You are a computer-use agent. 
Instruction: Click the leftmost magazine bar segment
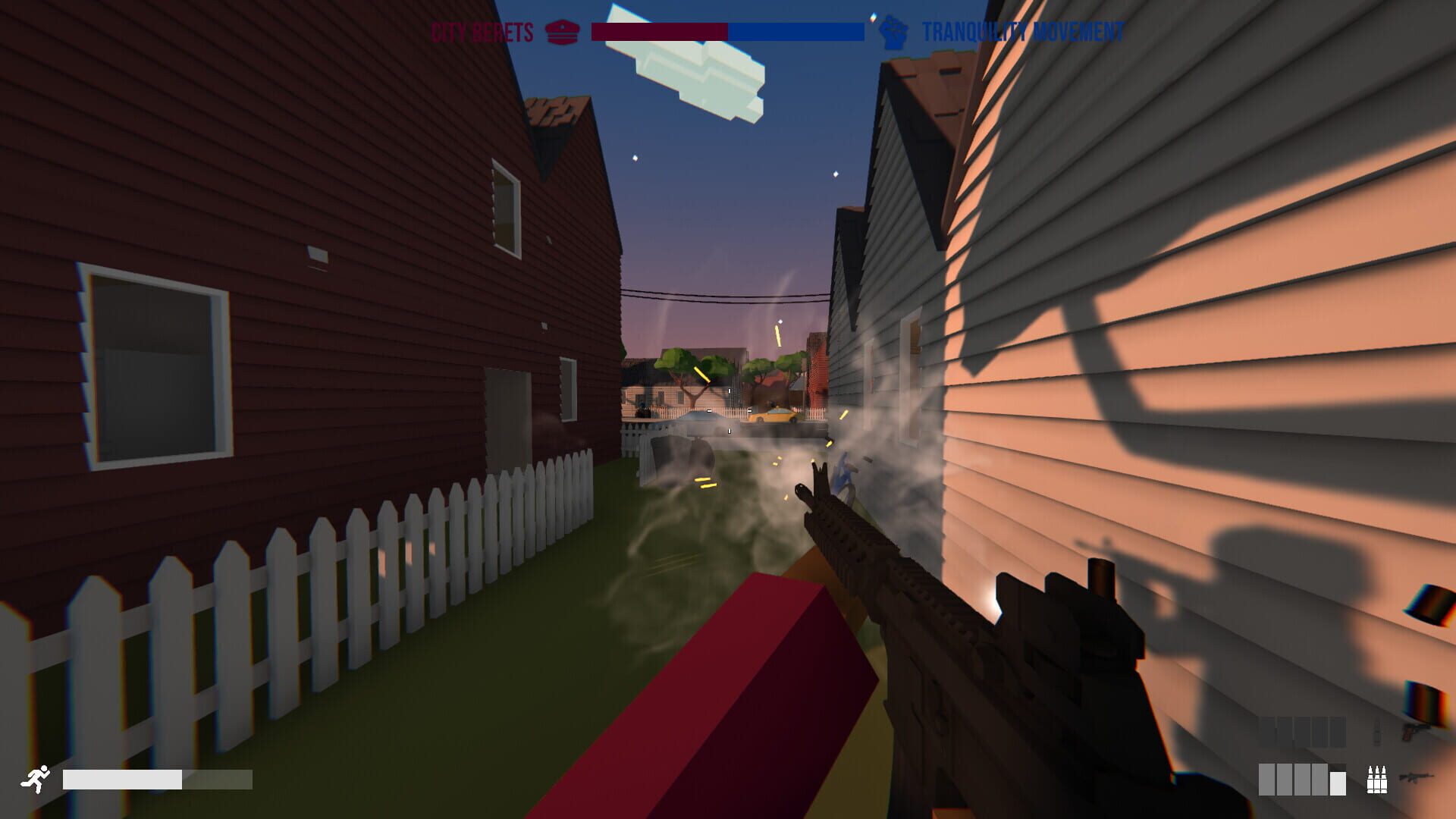(x=1267, y=780)
